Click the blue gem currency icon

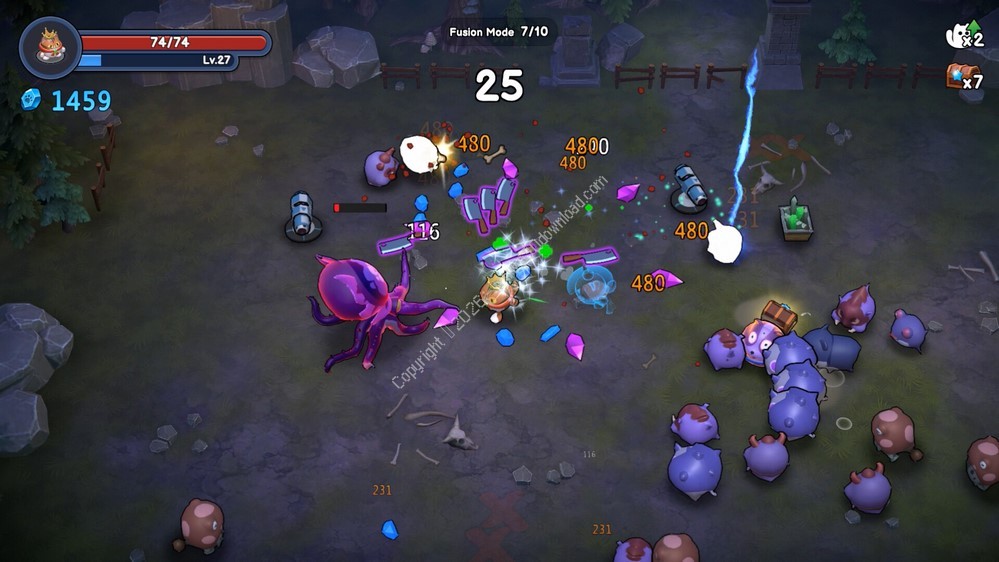[x=31, y=99]
